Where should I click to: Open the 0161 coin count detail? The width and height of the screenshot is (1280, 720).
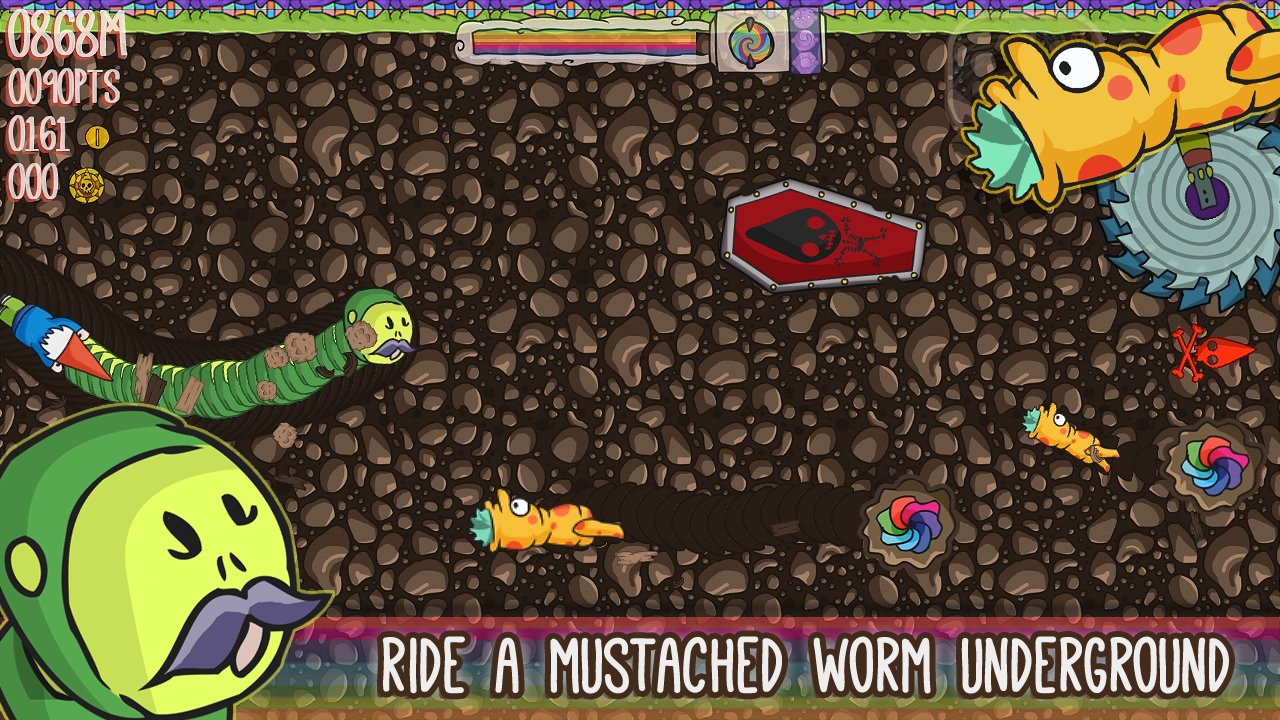click(43, 131)
